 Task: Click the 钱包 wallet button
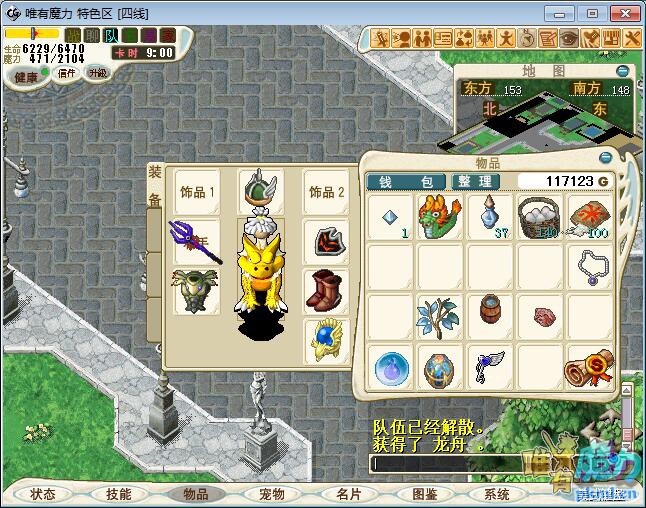(x=405, y=181)
